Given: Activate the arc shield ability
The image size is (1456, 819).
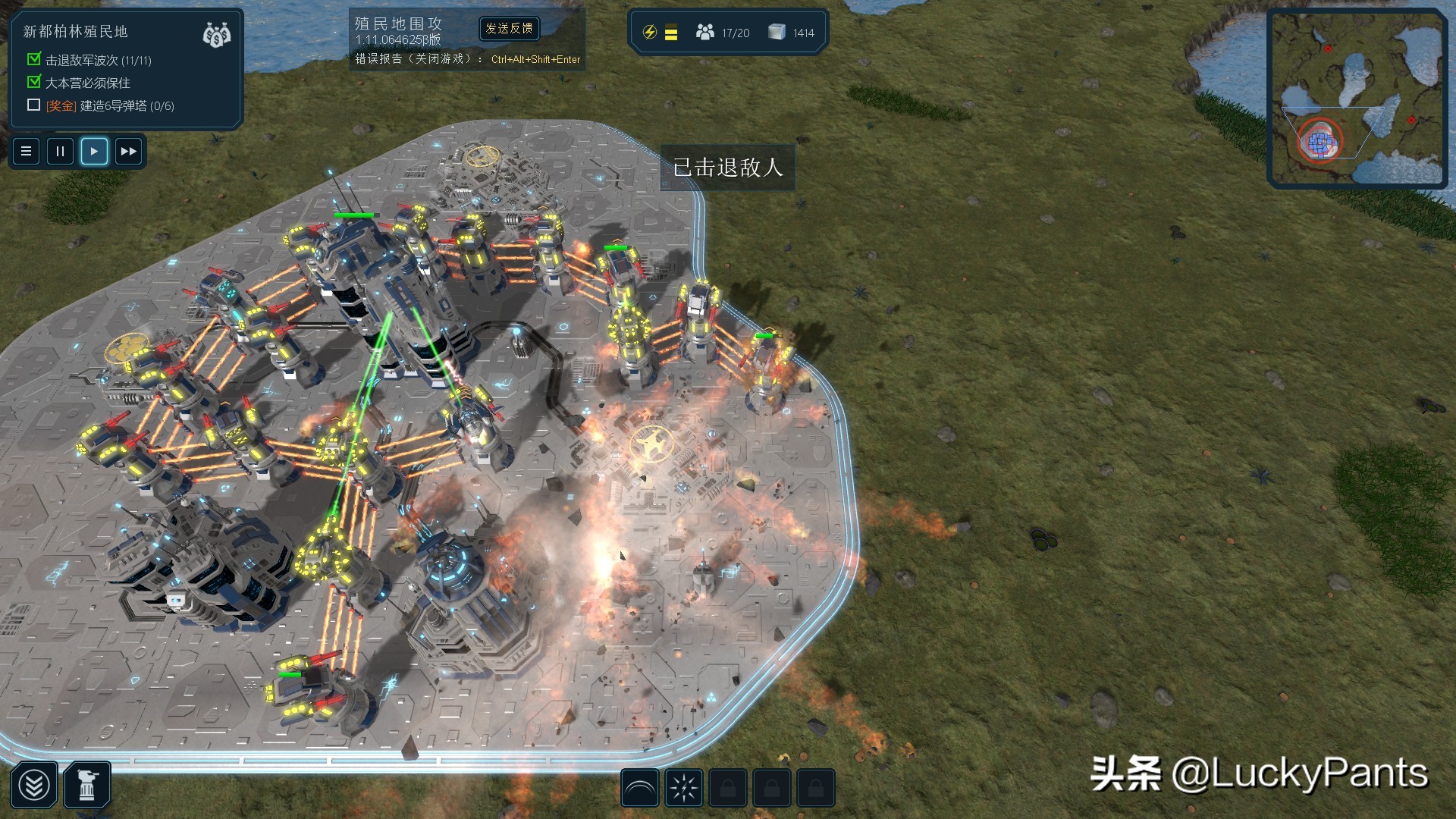Looking at the screenshot, I should point(639,789).
